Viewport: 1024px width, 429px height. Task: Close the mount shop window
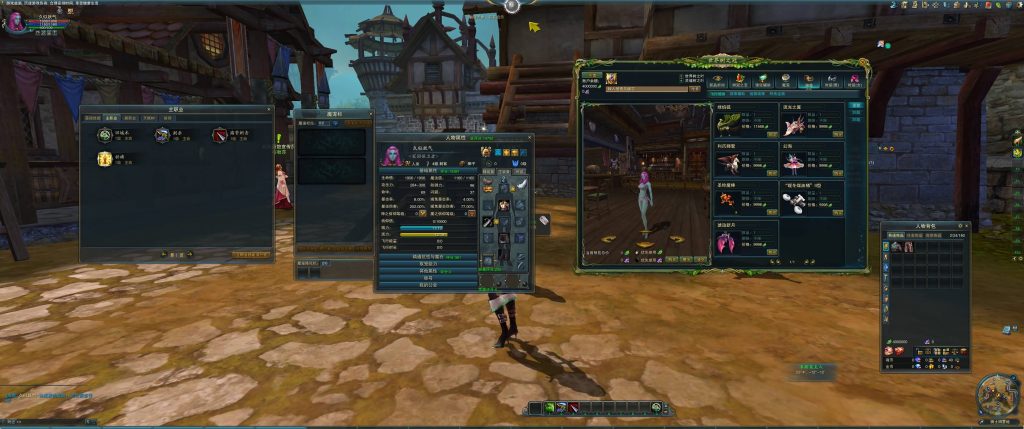coord(866,62)
